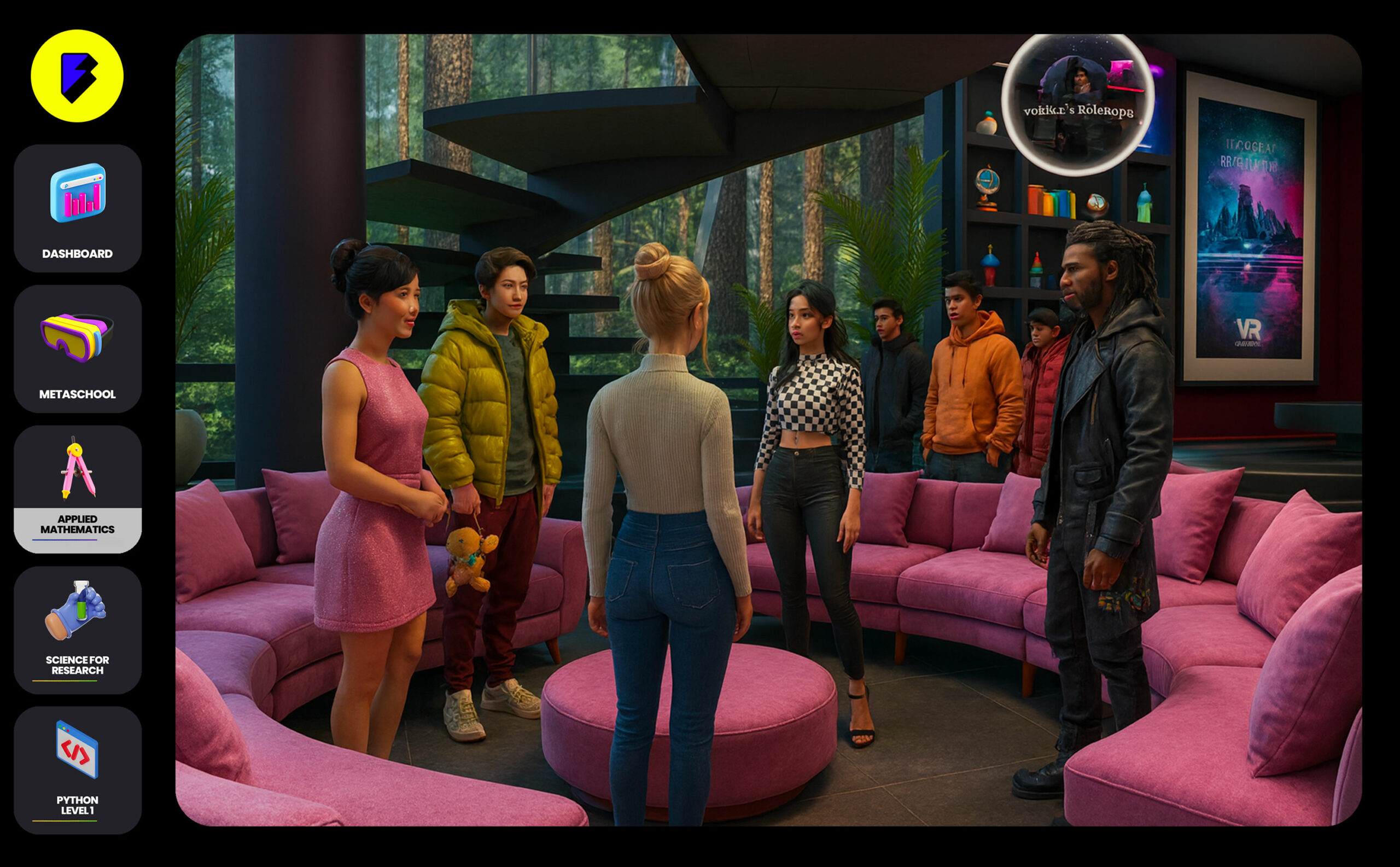Click the yellow lightning logo
The width and height of the screenshot is (1400, 867).
tap(77, 76)
